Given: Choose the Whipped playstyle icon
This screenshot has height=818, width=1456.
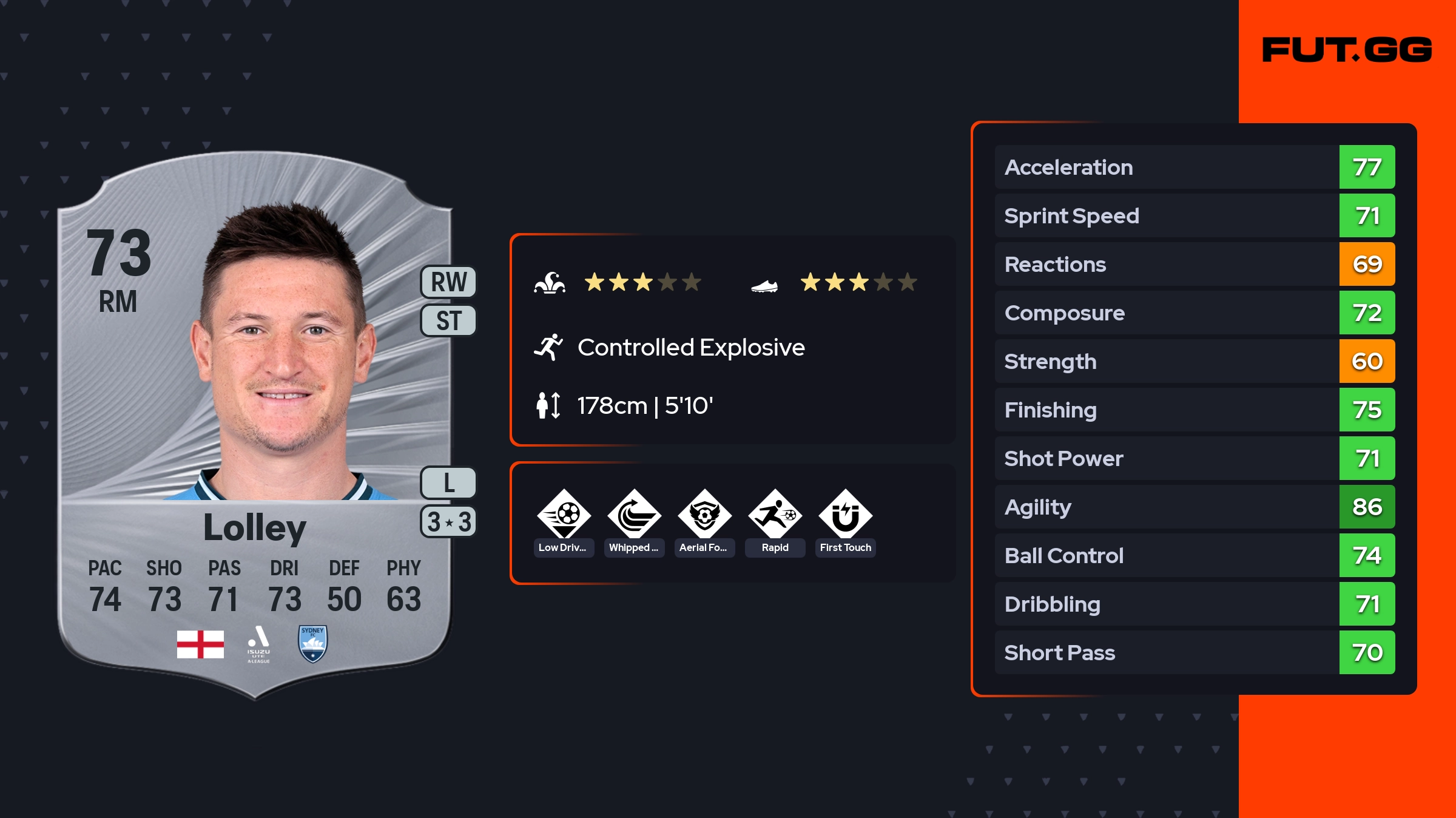Looking at the screenshot, I should (634, 516).
